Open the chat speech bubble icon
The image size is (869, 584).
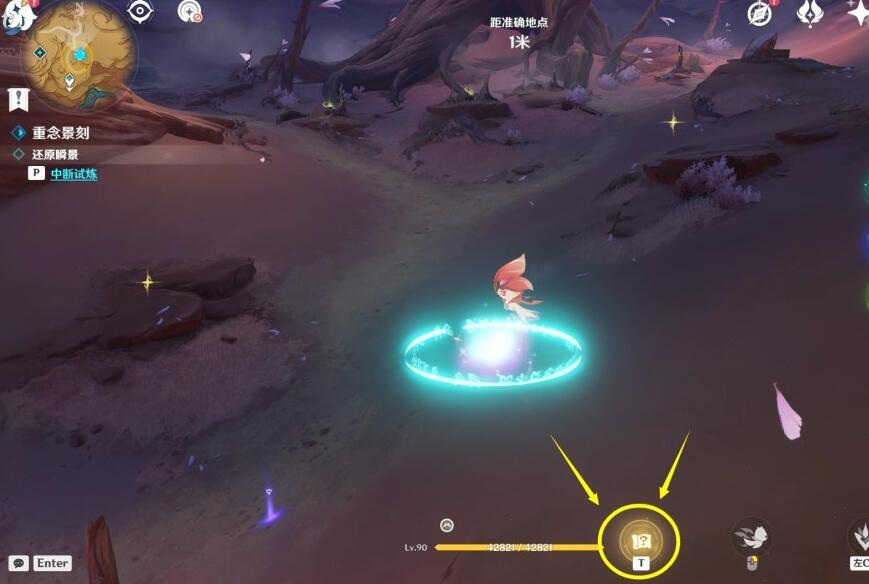coord(18,563)
